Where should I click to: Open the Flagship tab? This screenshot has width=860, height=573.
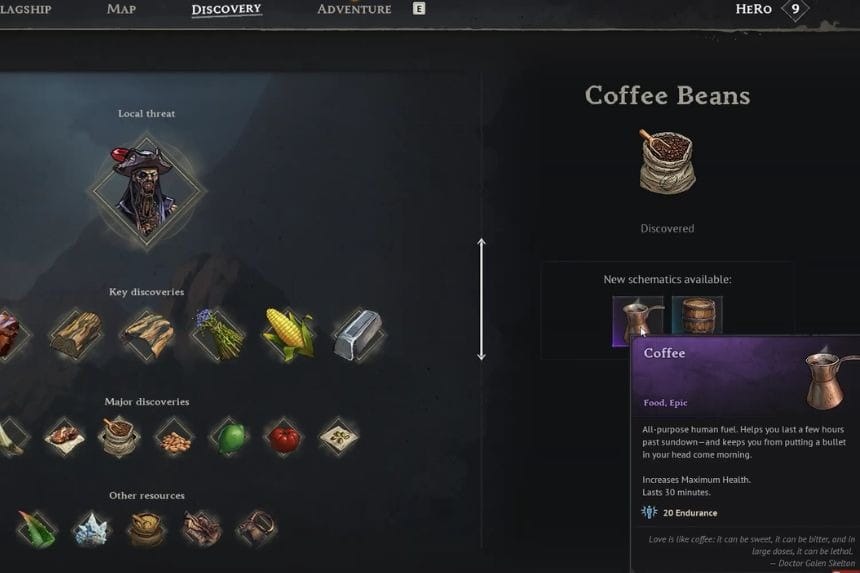pos(26,9)
